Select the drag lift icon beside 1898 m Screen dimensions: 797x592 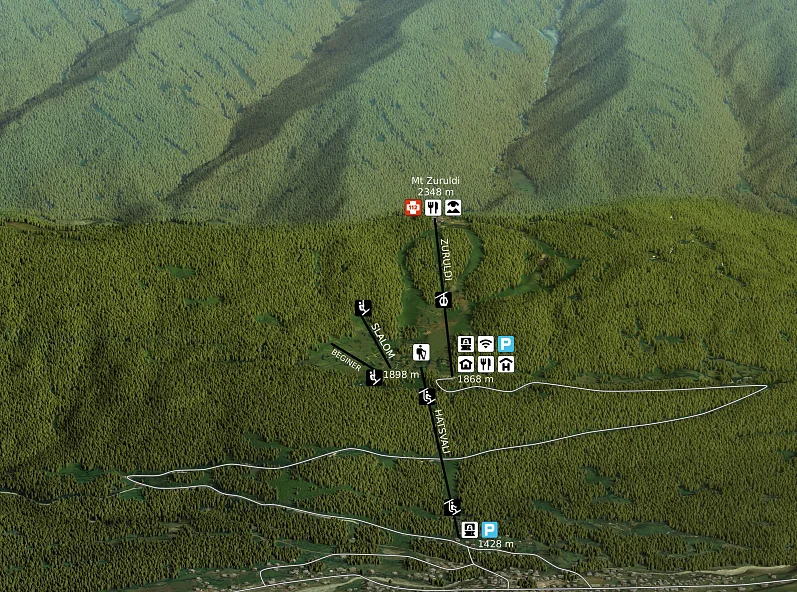pyautogui.click(x=374, y=377)
